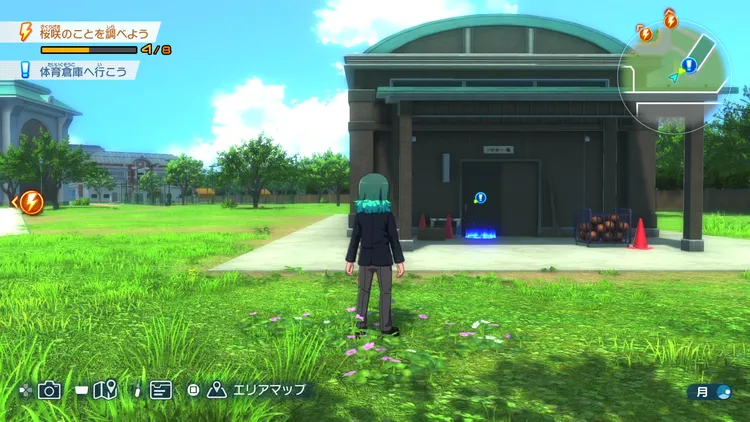Select the blue exclamation marker on minimap
The image size is (750, 422).
point(689,65)
